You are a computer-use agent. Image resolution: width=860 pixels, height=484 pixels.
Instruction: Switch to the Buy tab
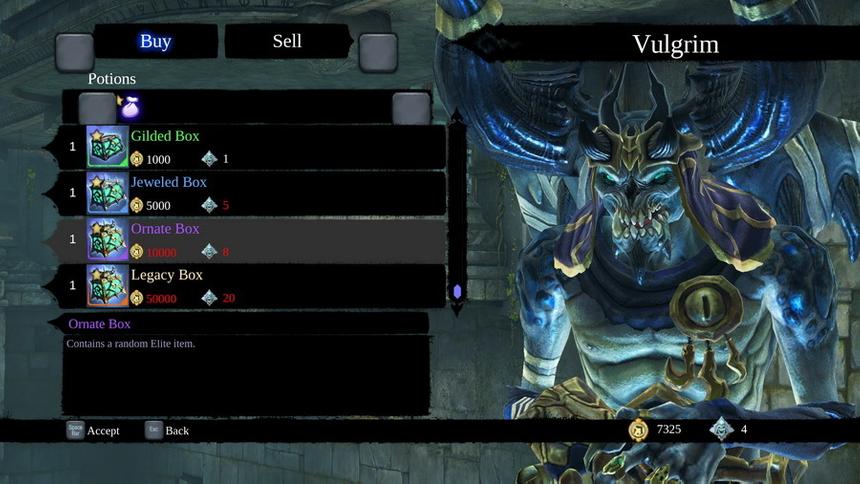tap(155, 42)
